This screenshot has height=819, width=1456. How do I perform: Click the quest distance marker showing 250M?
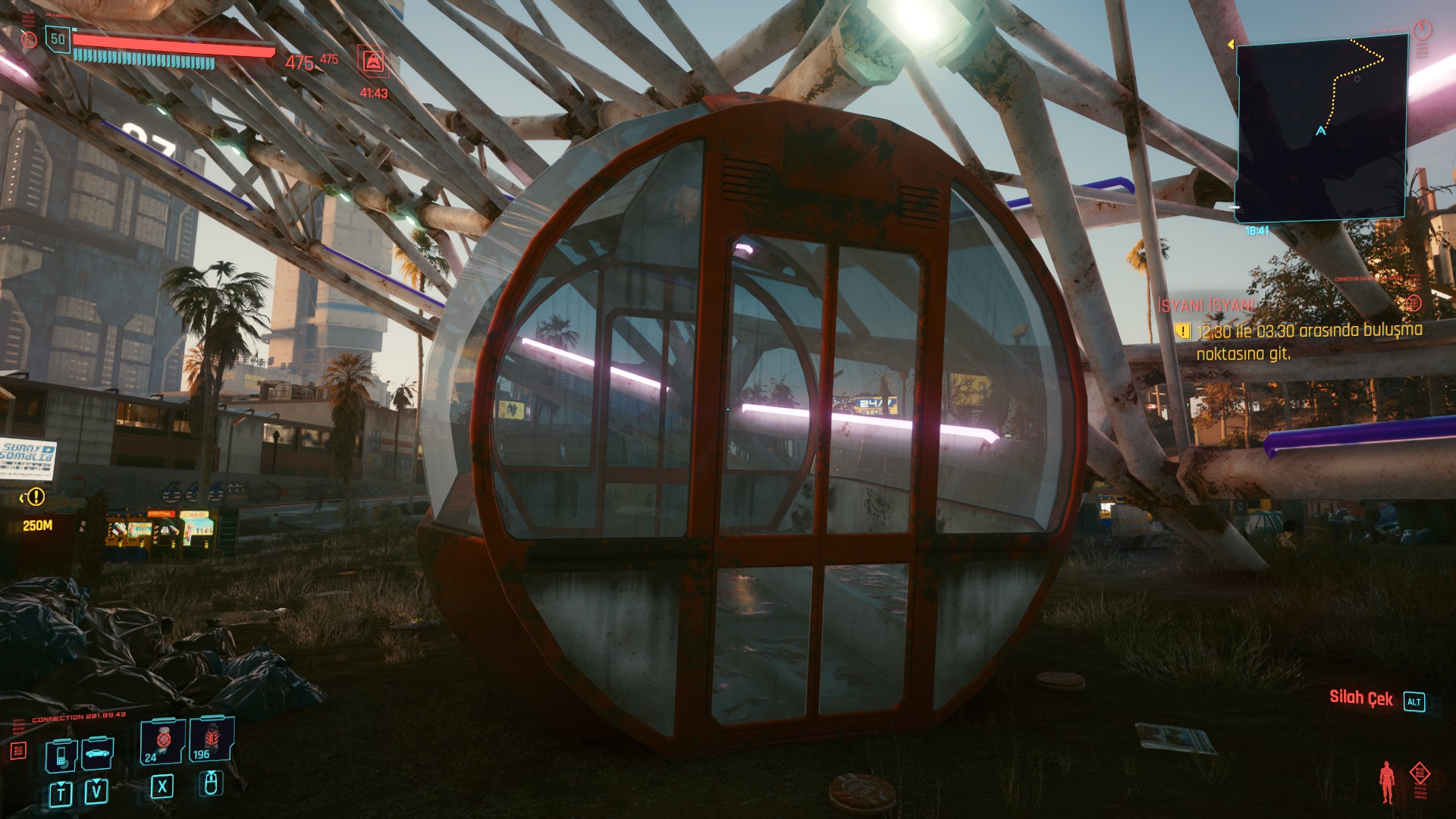tap(37, 526)
